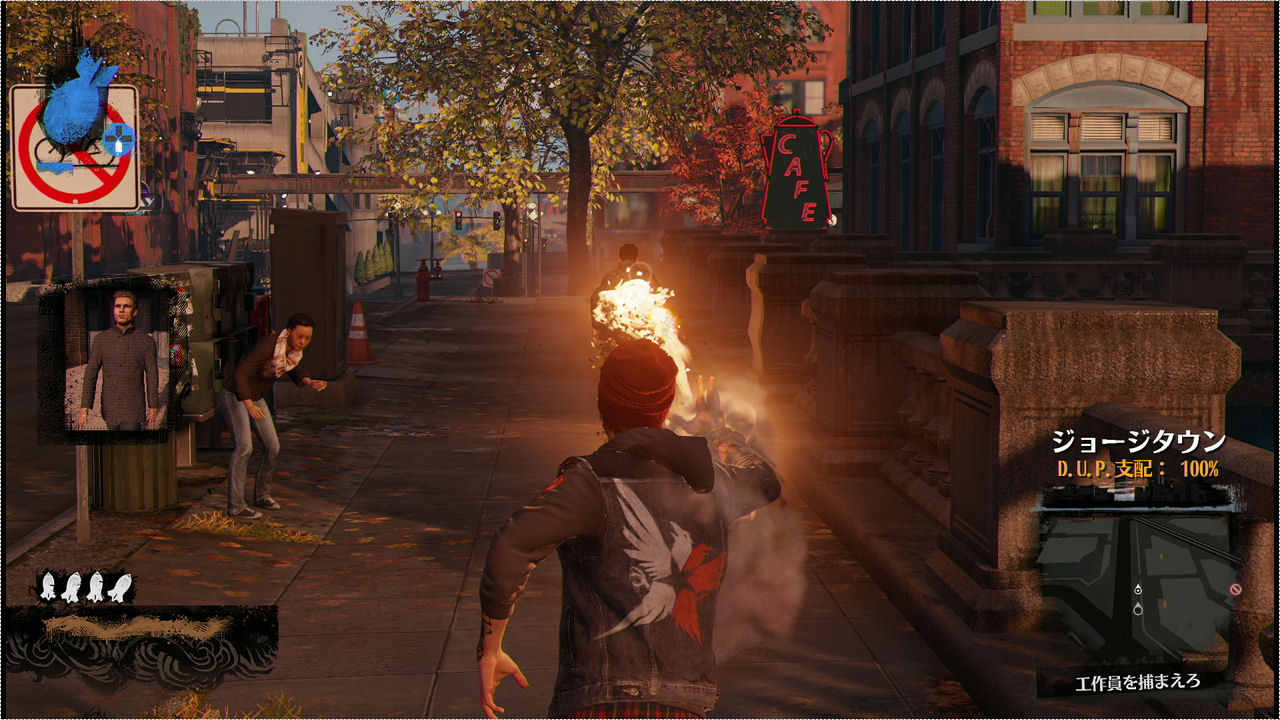
Task: Open the minimap
Action: [1140, 580]
